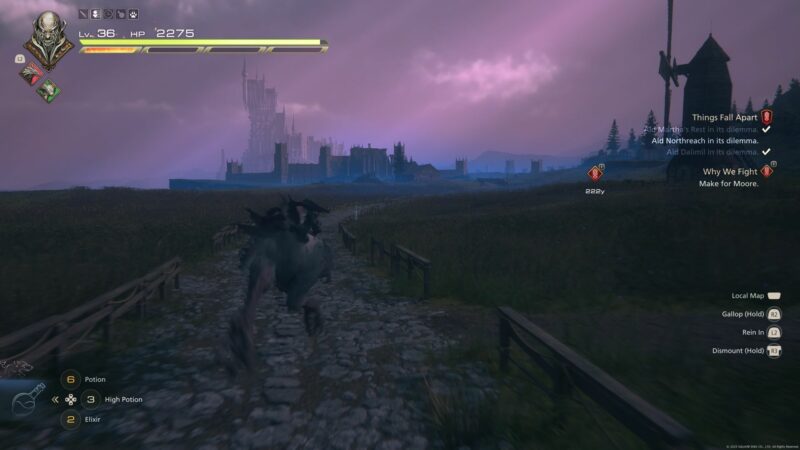Screen dimensions: 800x450
Task: Select the Why We Fight quest entry
Action: [x=728, y=171]
